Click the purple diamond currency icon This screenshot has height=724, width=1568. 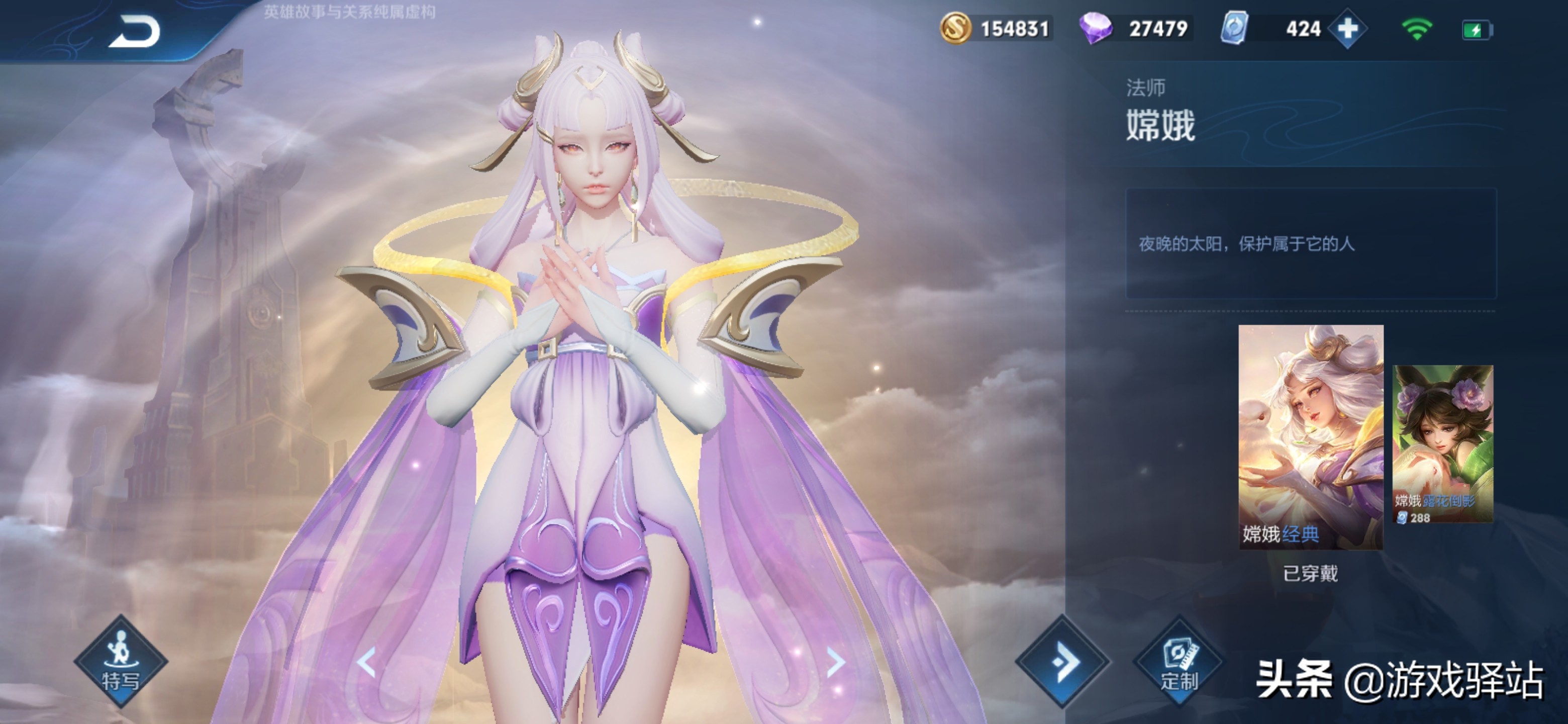[x=1095, y=29]
